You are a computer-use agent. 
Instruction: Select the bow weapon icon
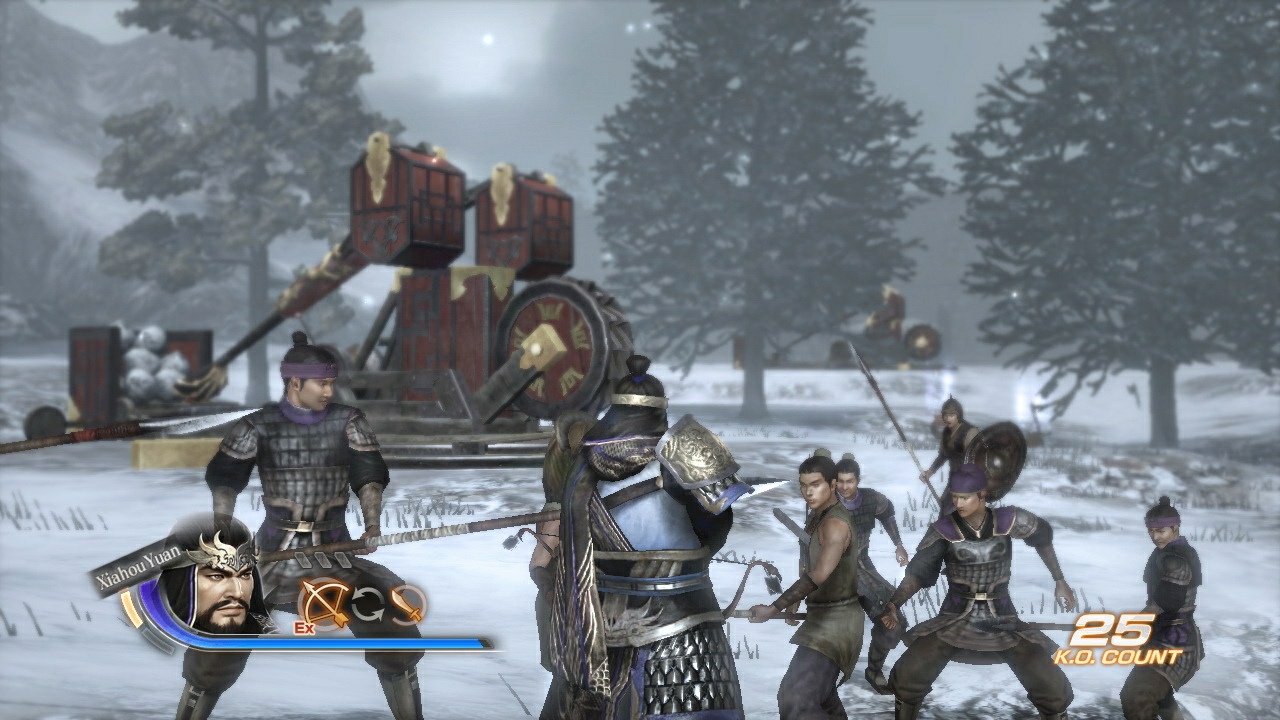click(x=324, y=602)
